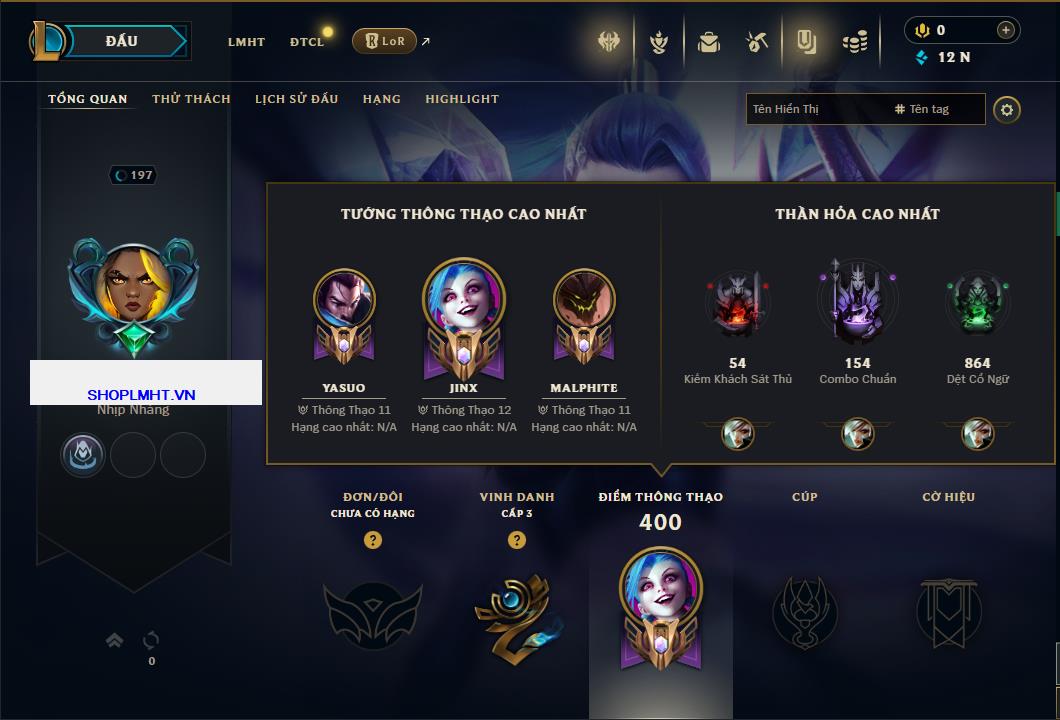Screen dimensions: 1060x720
Task: Open the crafting hammer icon
Action: [x=757, y=42]
